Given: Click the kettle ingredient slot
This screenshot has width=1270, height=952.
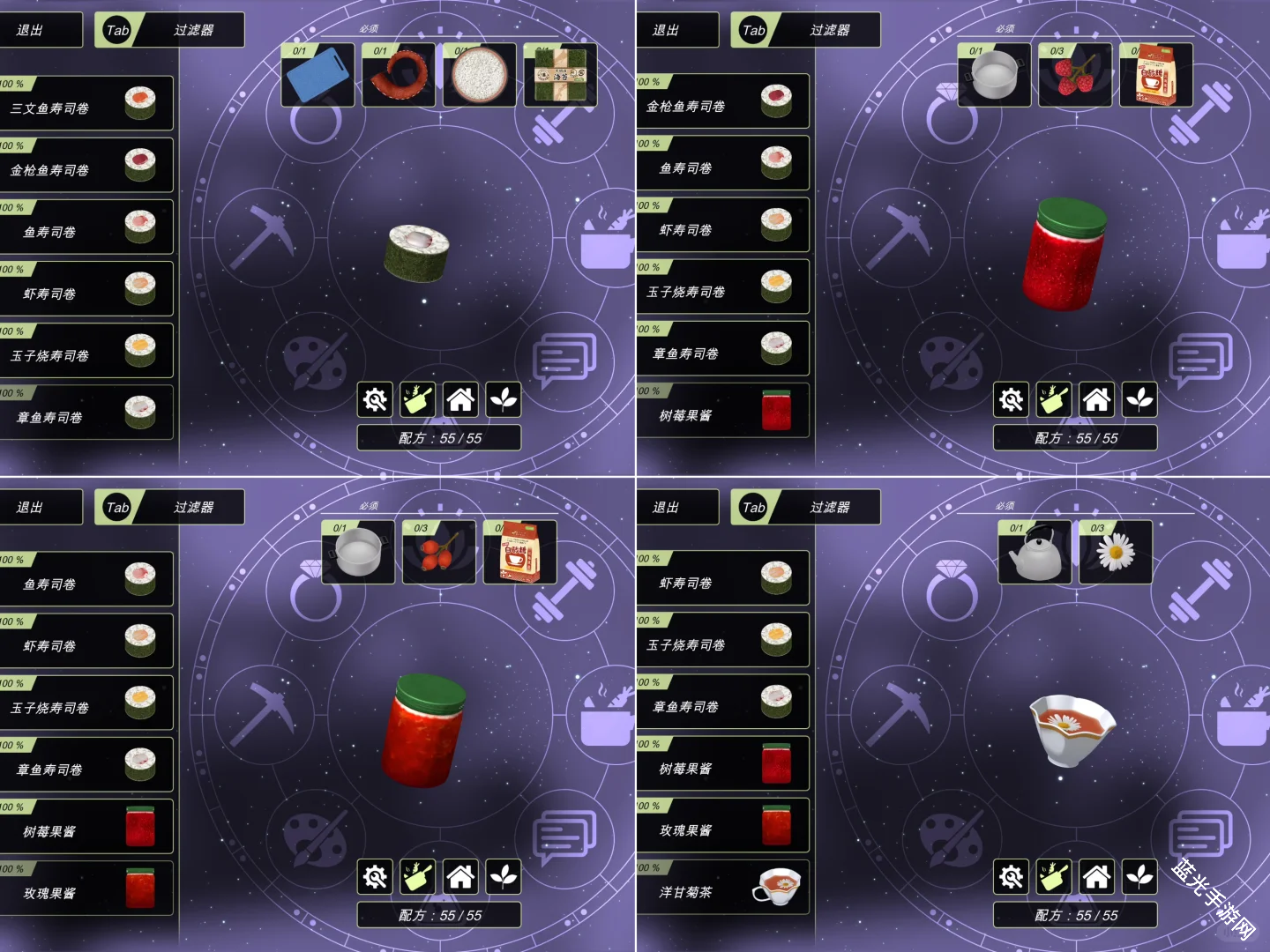Looking at the screenshot, I should point(1035,553).
